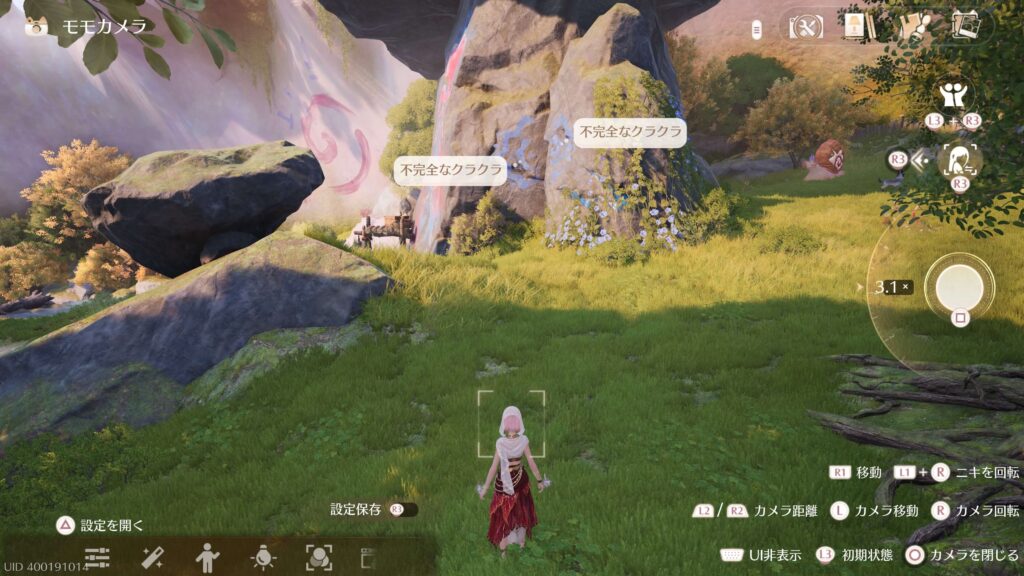This screenshot has height=576, width=1024.
Task: Open the filter circles tab
Action: [x=318, y=556]
